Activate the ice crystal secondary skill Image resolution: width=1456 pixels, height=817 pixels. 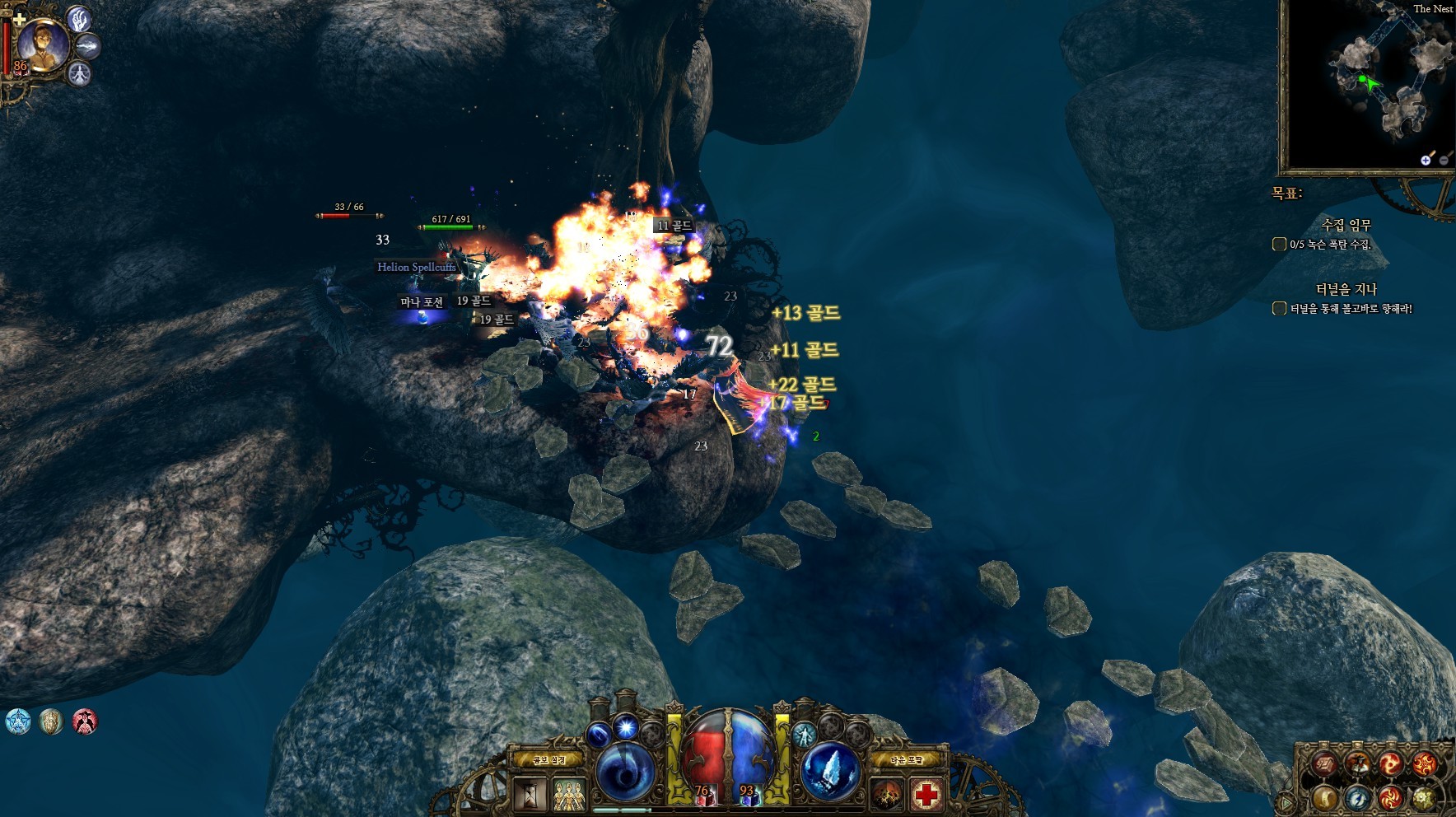831,773
